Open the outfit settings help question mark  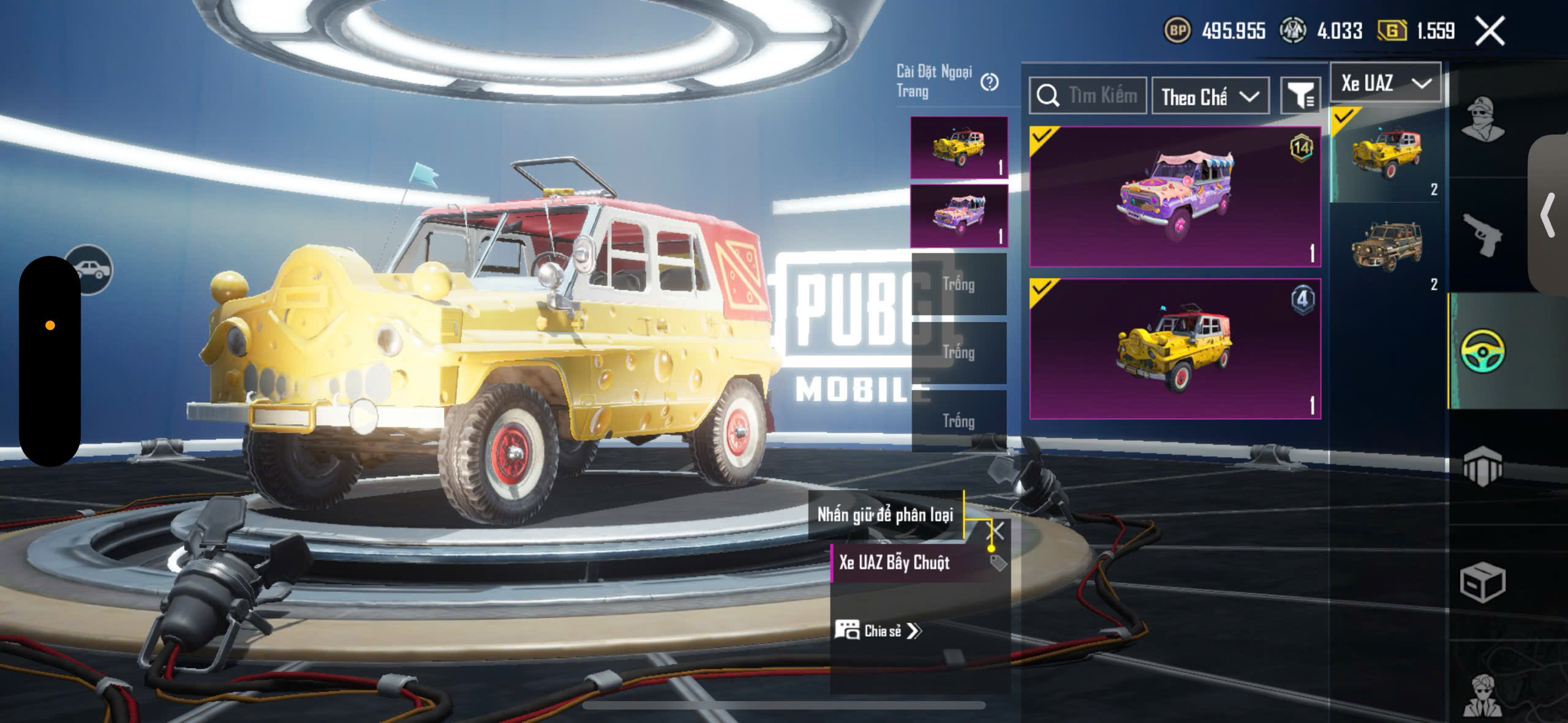(989, 82)
